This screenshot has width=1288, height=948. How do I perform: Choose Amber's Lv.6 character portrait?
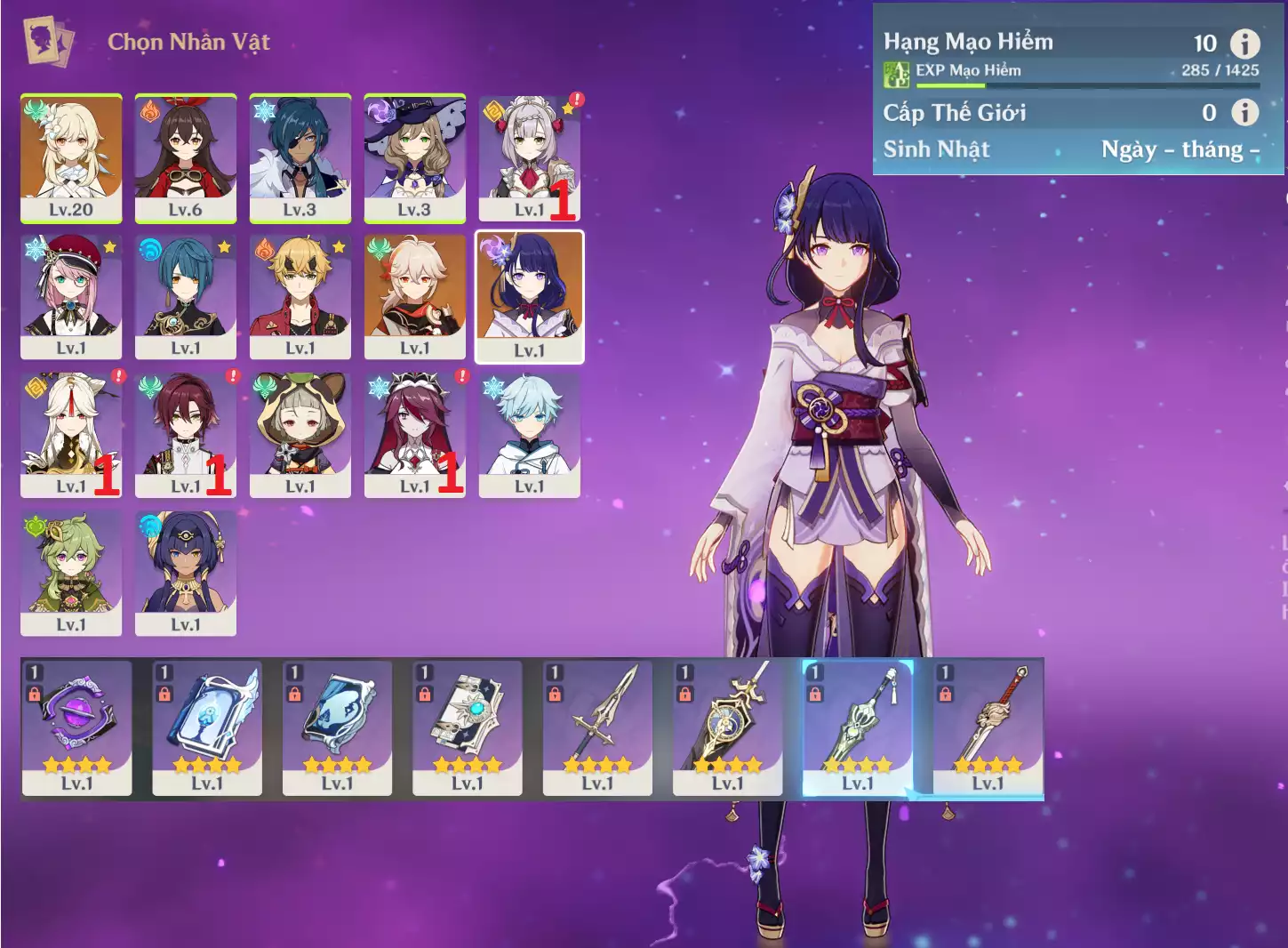[186, 157]
